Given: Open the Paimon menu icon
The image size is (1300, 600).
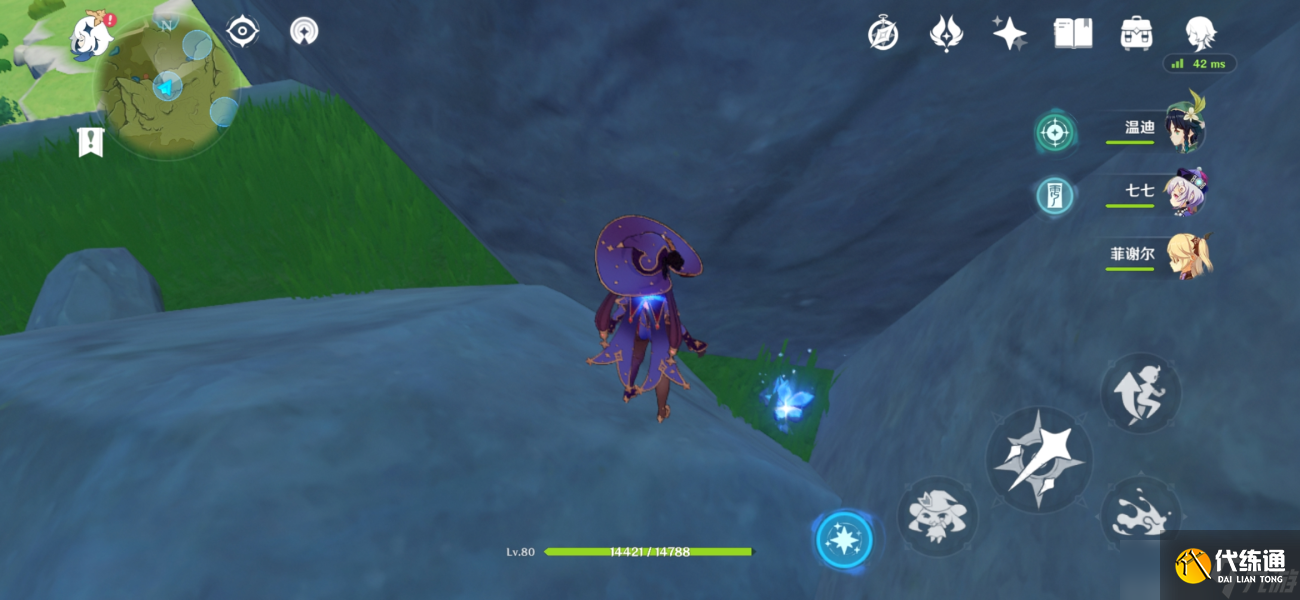Looking at the screenshot, I should pos(92,34).
